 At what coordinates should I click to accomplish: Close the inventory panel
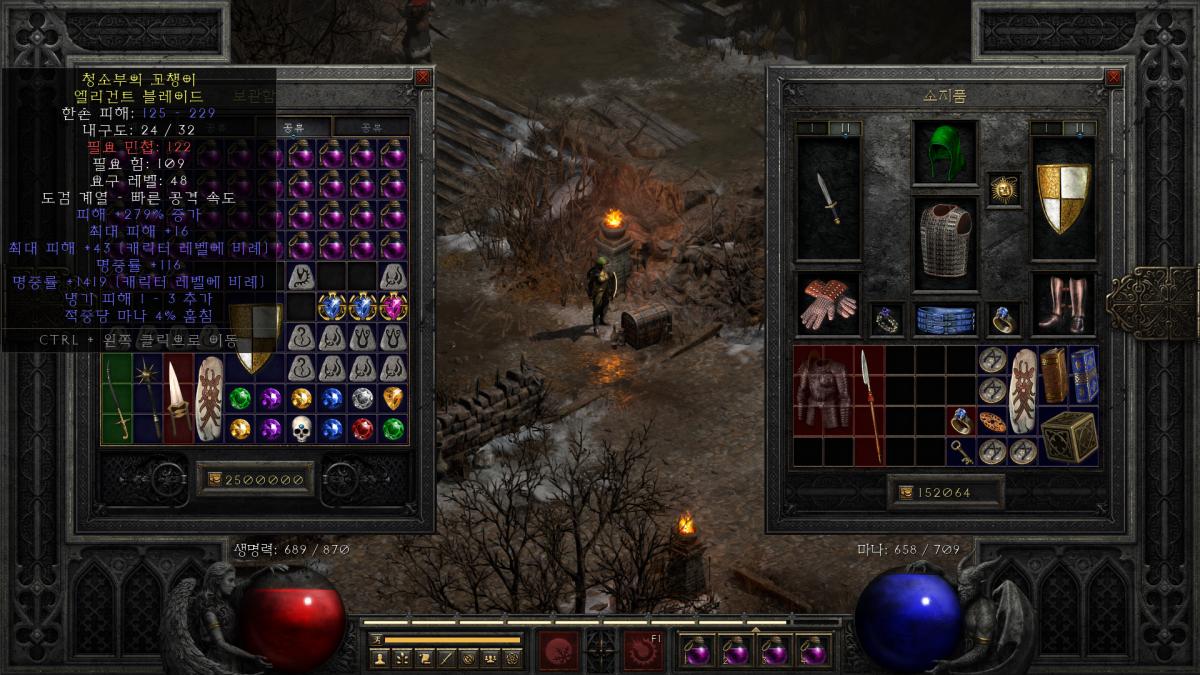click(1114, 77)
